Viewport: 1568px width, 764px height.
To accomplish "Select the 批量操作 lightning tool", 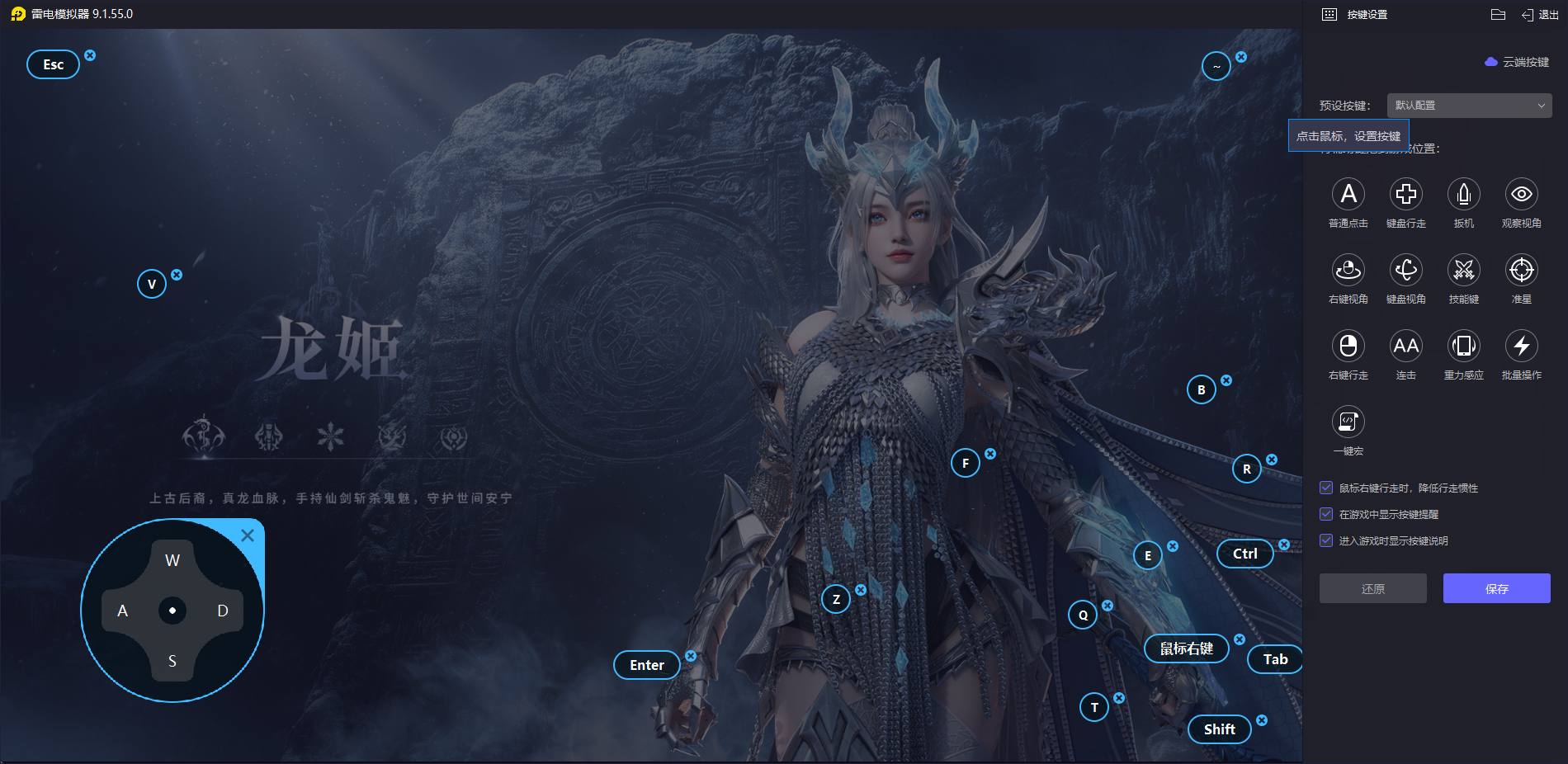I will point(1522,347).
